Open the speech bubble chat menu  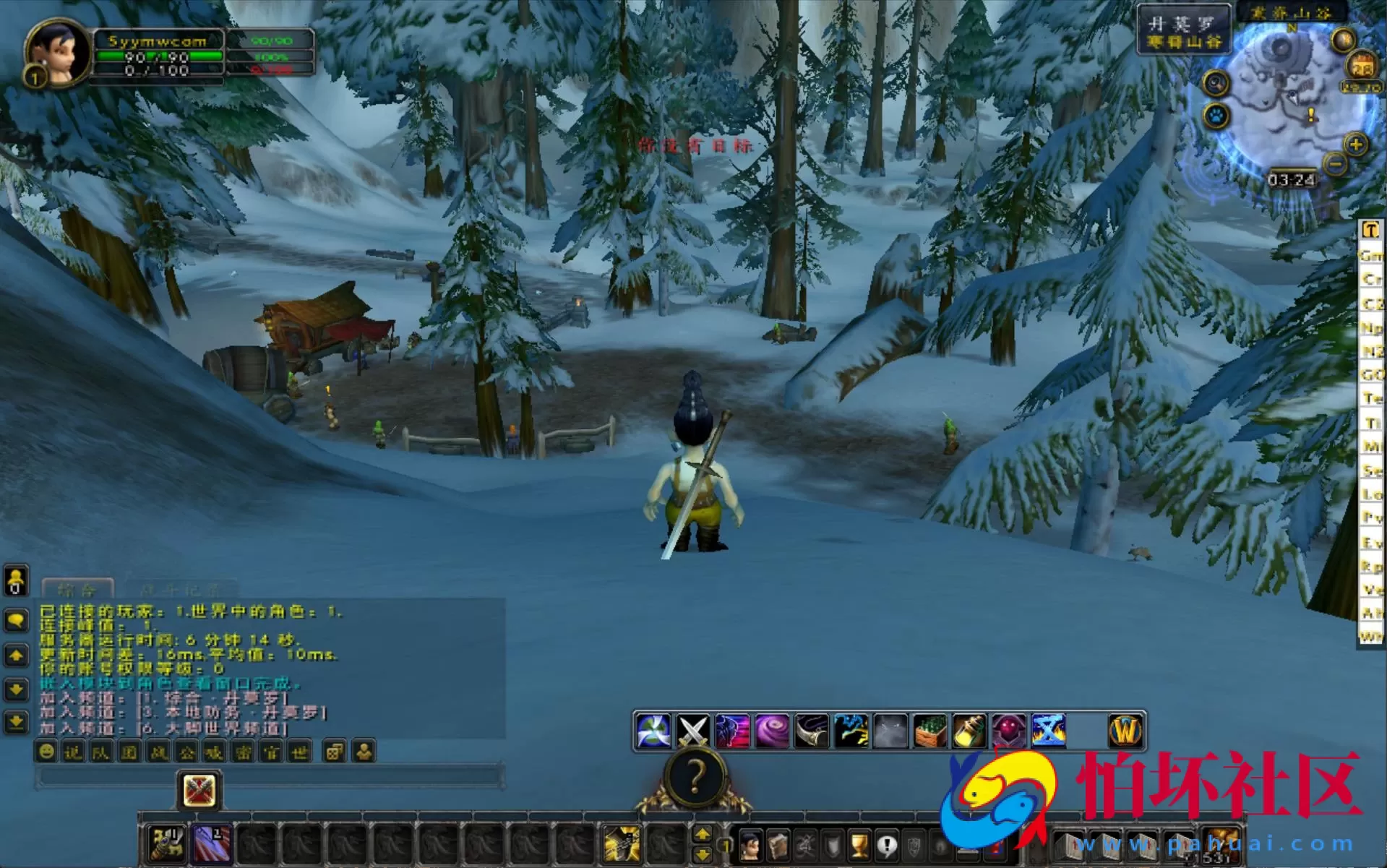[16, 620]
